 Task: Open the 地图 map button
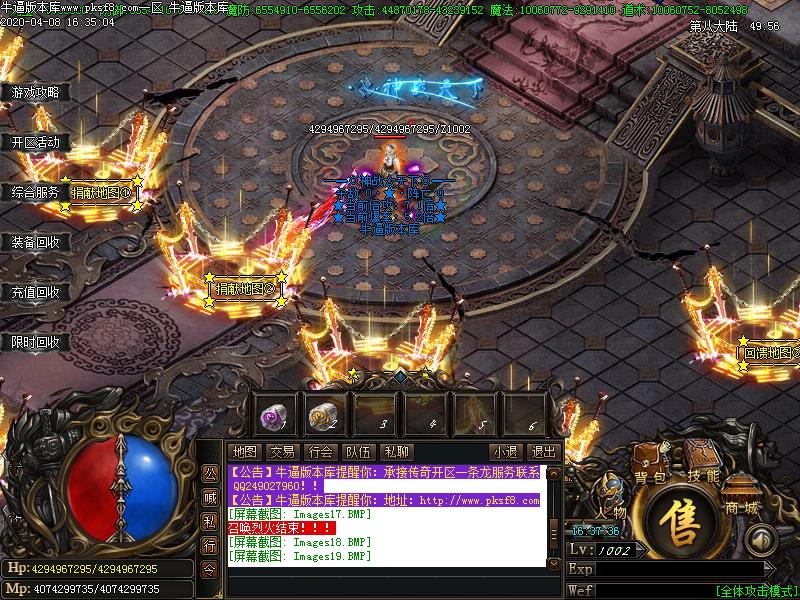pyautogui.click(x=245, y=452)
